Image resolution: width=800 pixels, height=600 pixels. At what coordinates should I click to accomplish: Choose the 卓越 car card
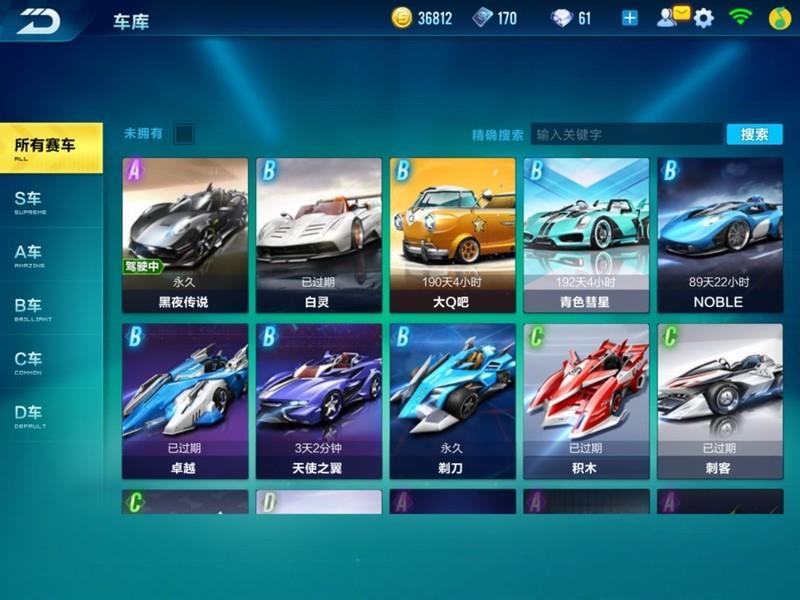185,400
